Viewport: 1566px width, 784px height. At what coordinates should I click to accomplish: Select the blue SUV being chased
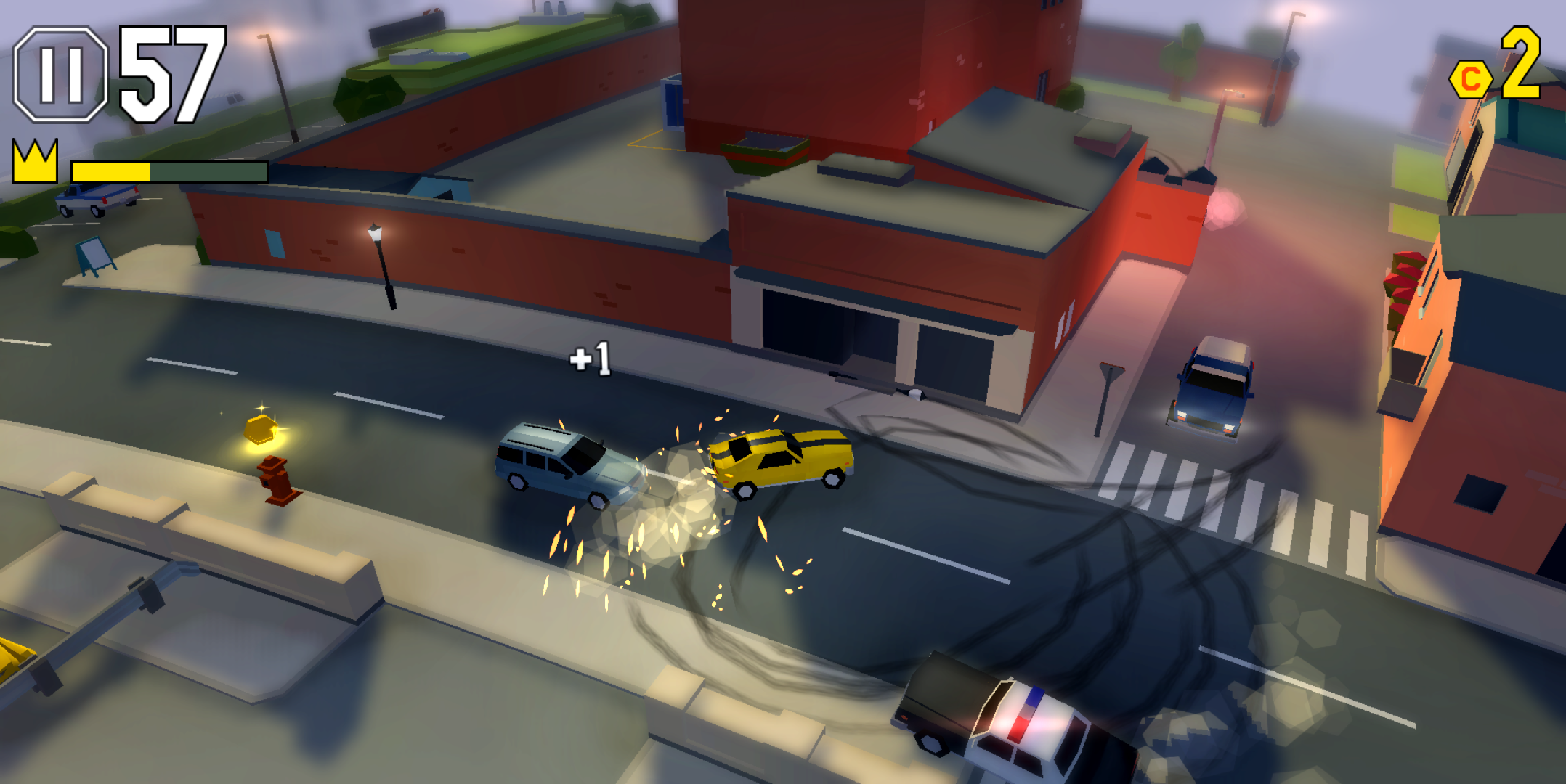point(563,462)
